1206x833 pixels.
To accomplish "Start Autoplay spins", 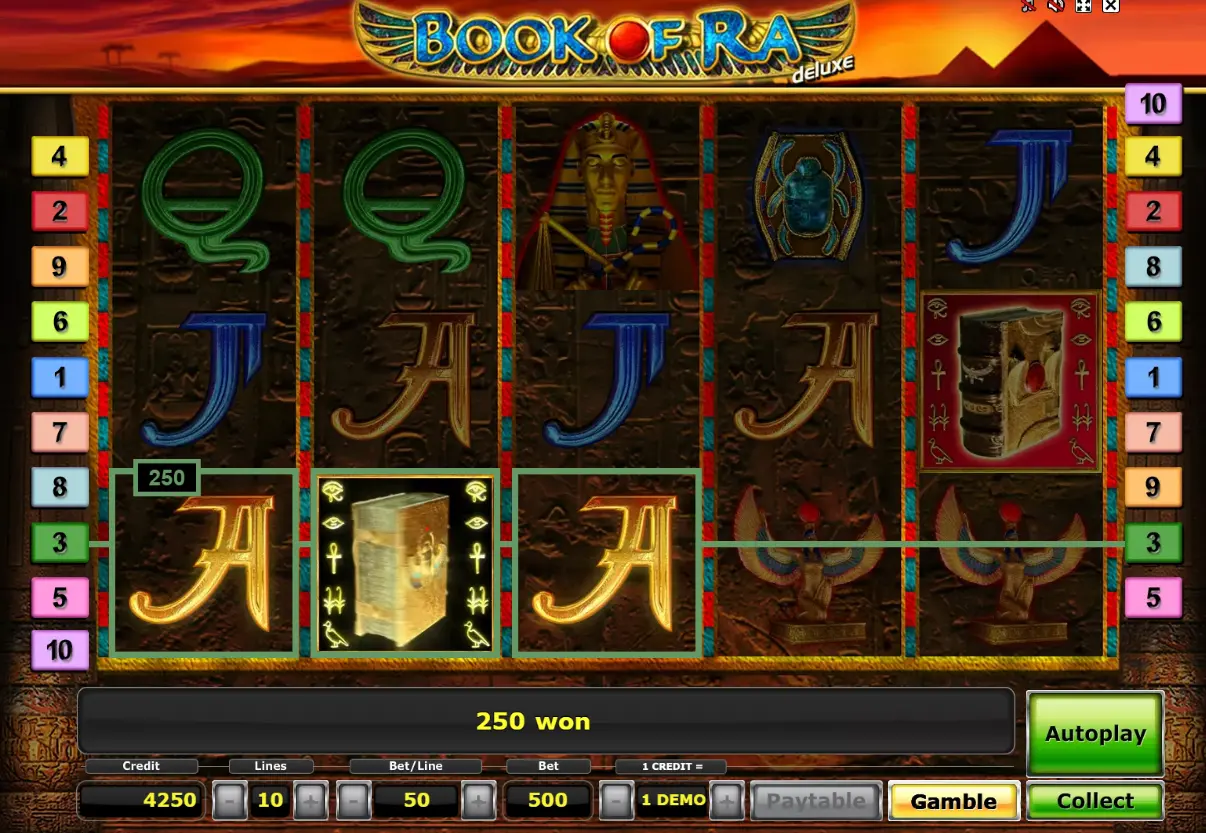I will click(1095, 733).
